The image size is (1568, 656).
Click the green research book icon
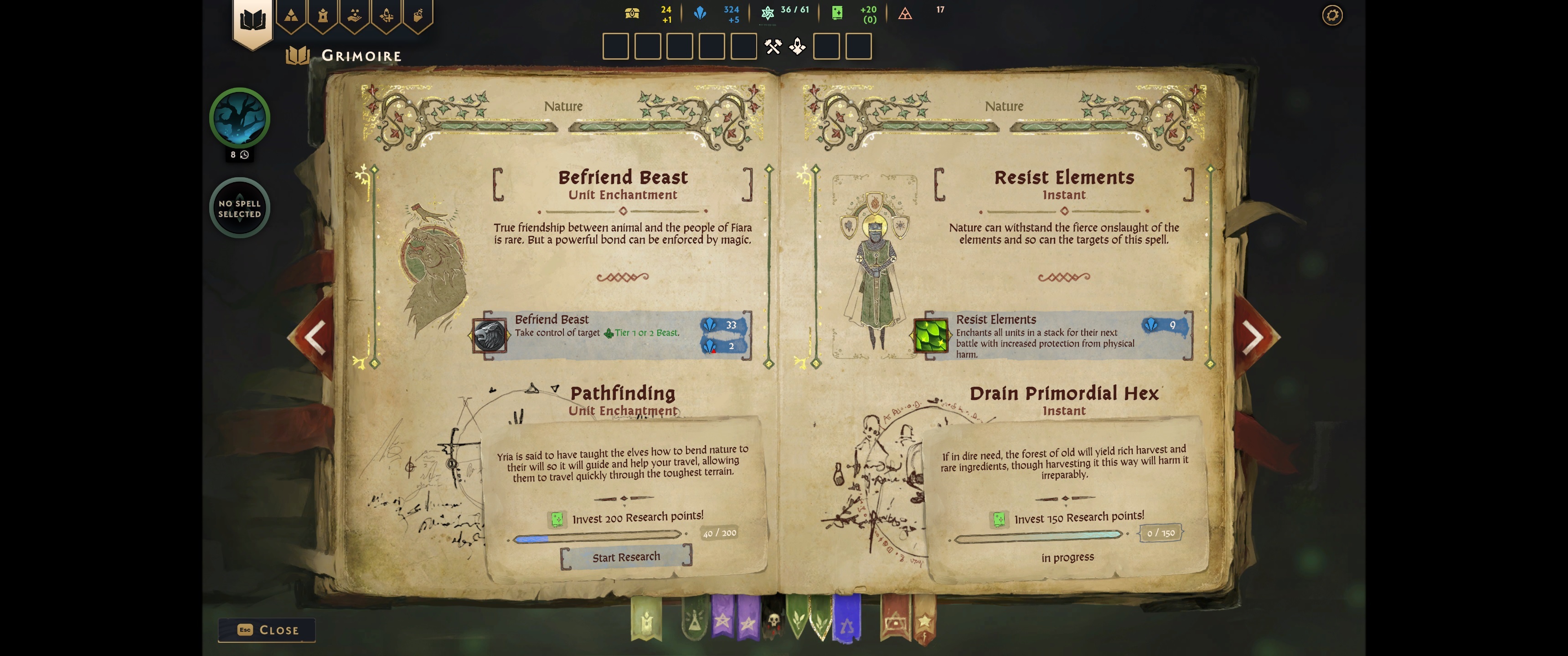tap(836, 12)
